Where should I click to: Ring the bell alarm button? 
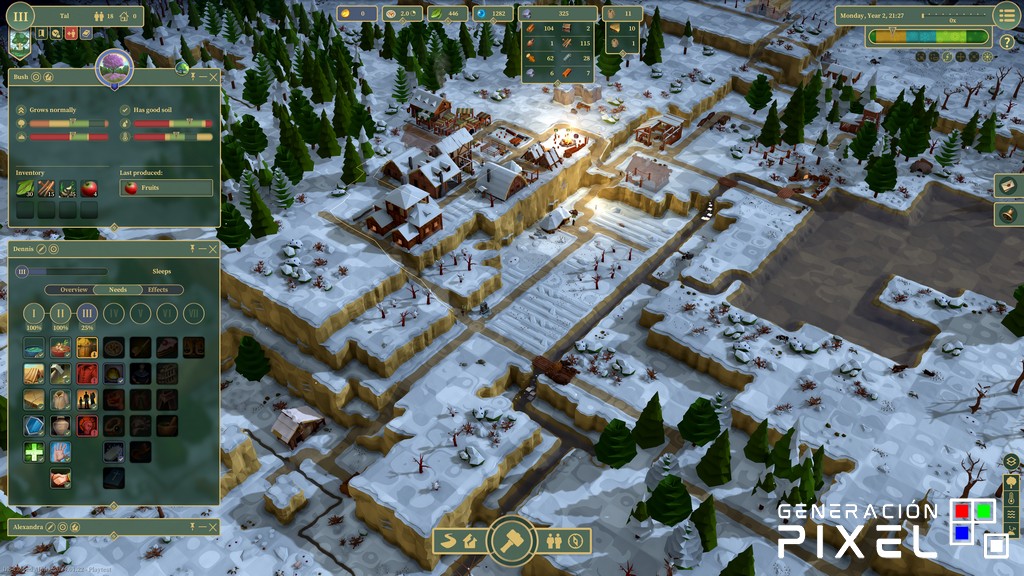pos(1008,214)
